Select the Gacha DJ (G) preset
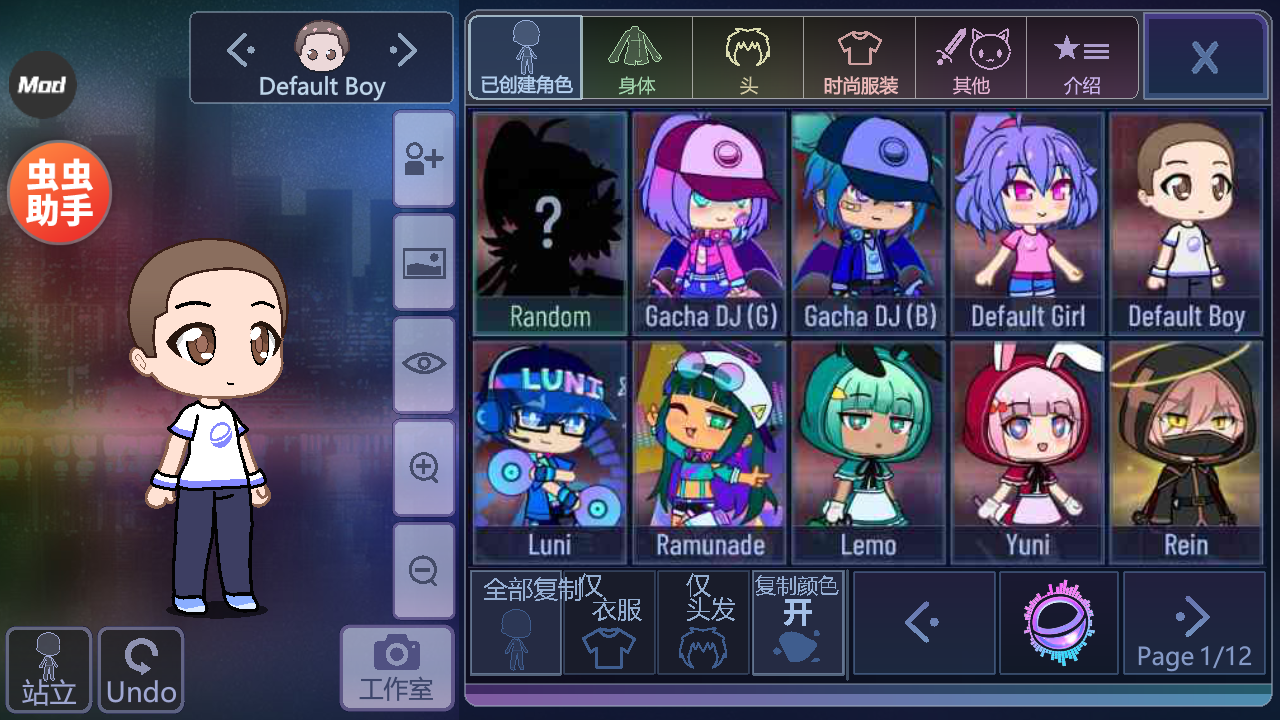1280x720 pixels. point(709,223)
